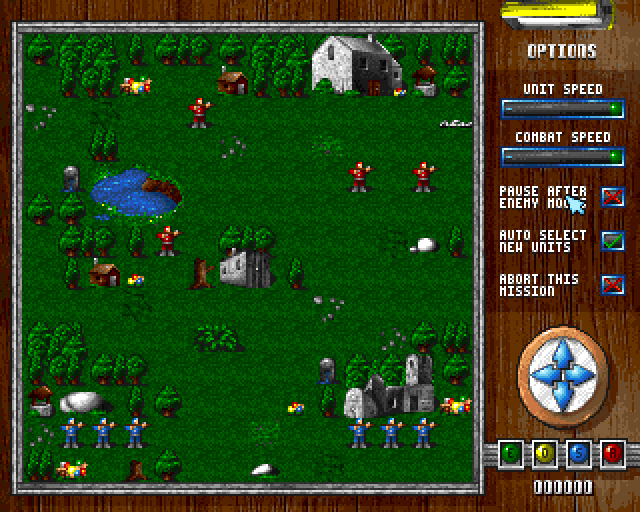This screenshot has height=512, width=640.
Task: Toggle Auto Select New Units checkbox
Action: tap(612, 241)
